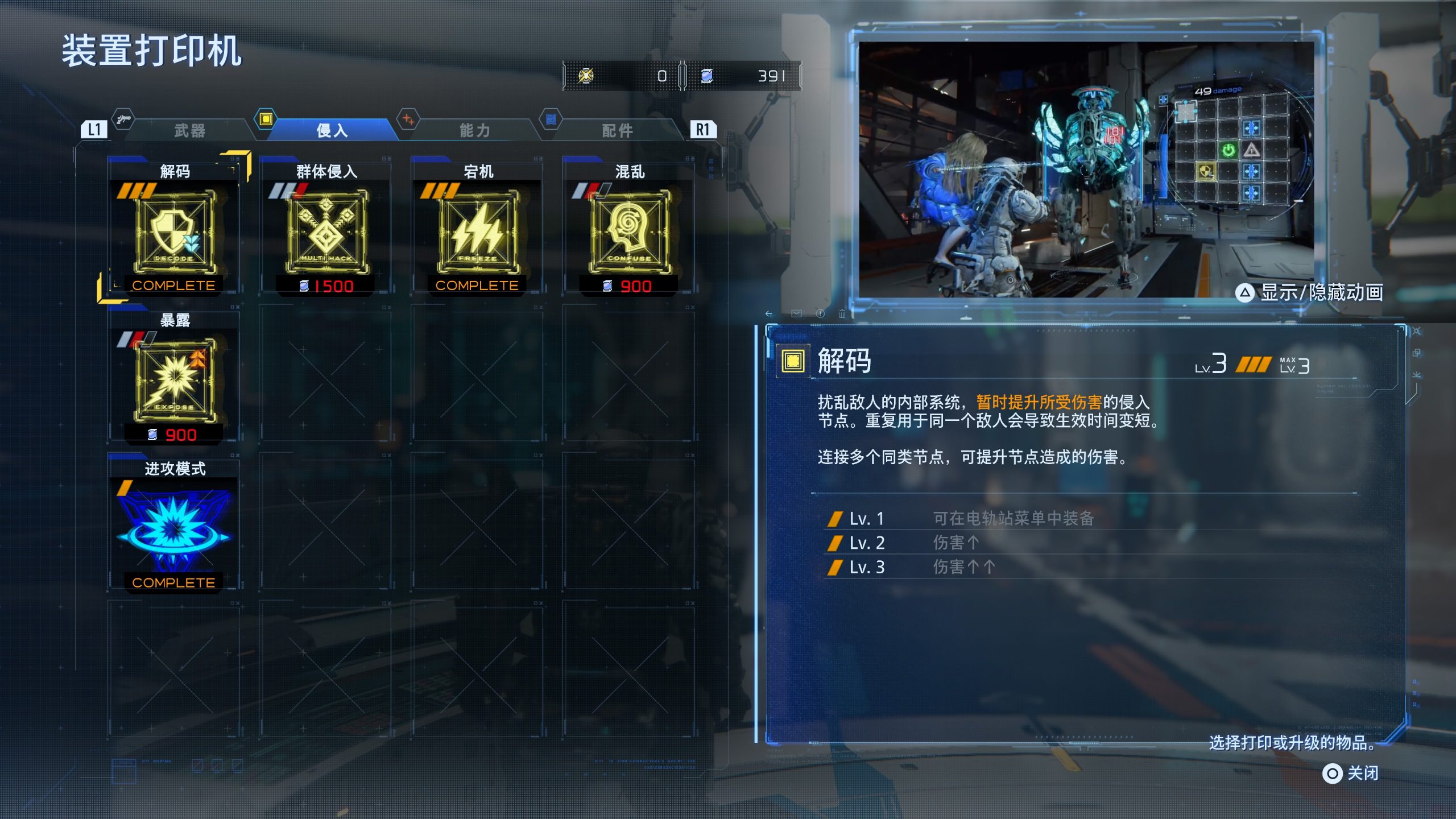Switch to the 武器 weapons tab
Viewport: 1456px width, 819px height.
coord(189,131)
